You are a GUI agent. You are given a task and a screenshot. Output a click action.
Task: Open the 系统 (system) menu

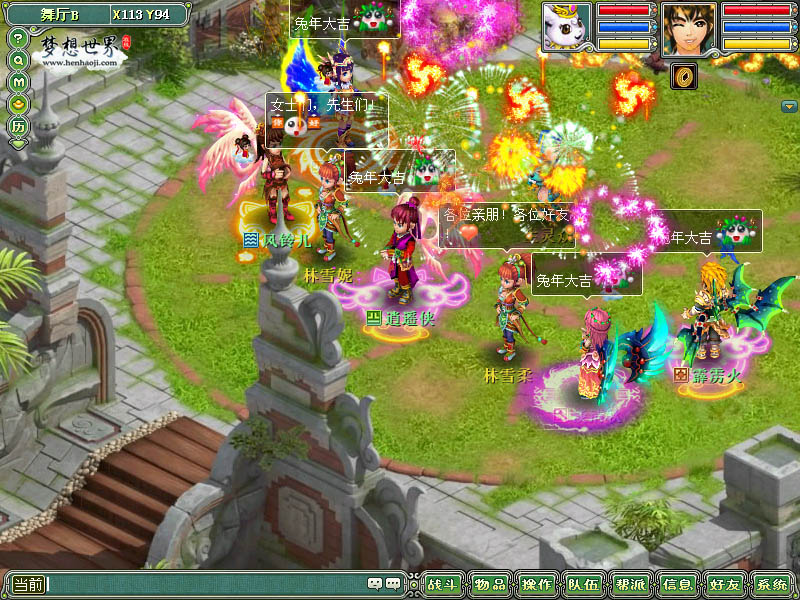tap(771, 584)
